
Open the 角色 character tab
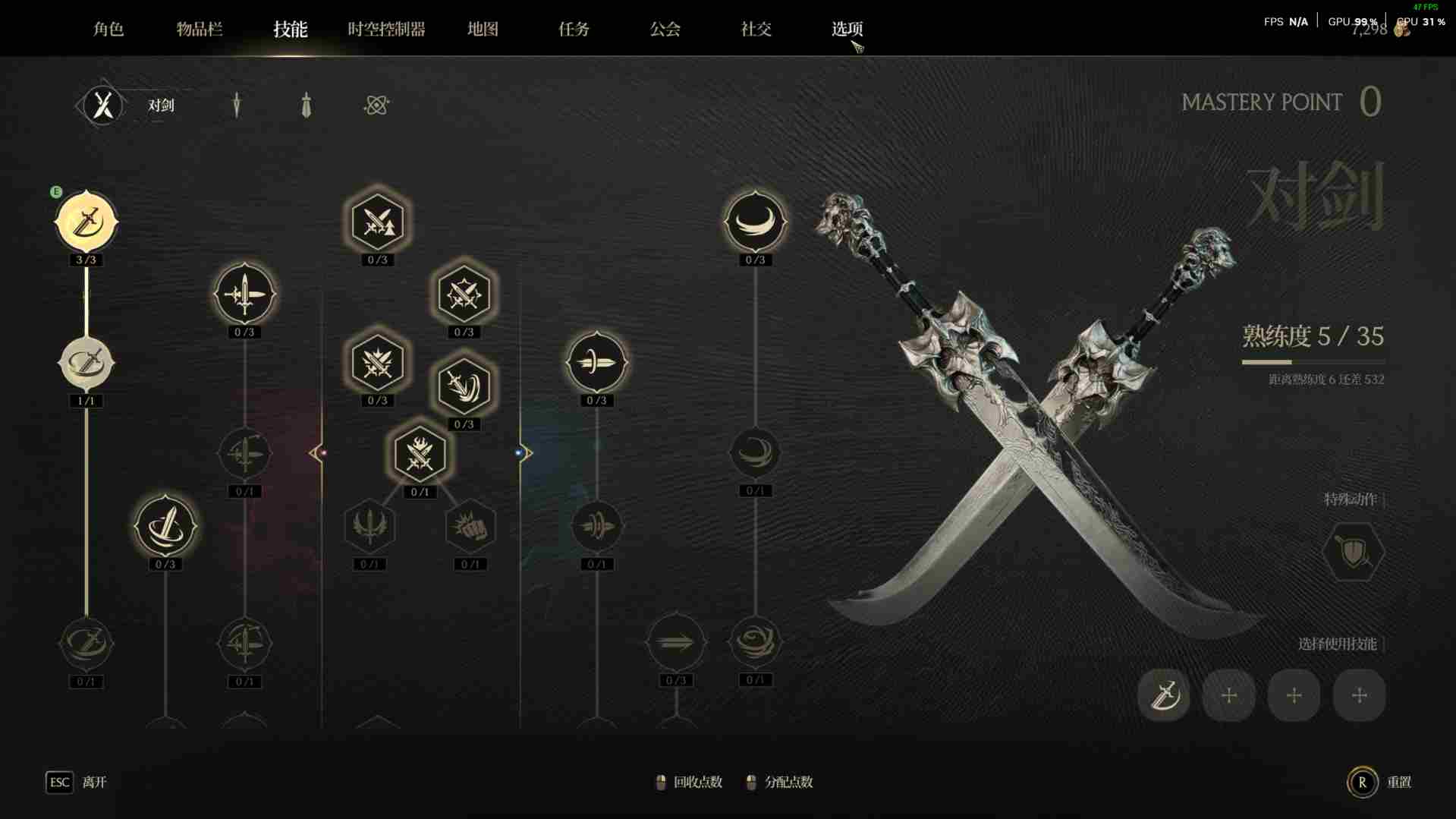[x=108, y=29]
